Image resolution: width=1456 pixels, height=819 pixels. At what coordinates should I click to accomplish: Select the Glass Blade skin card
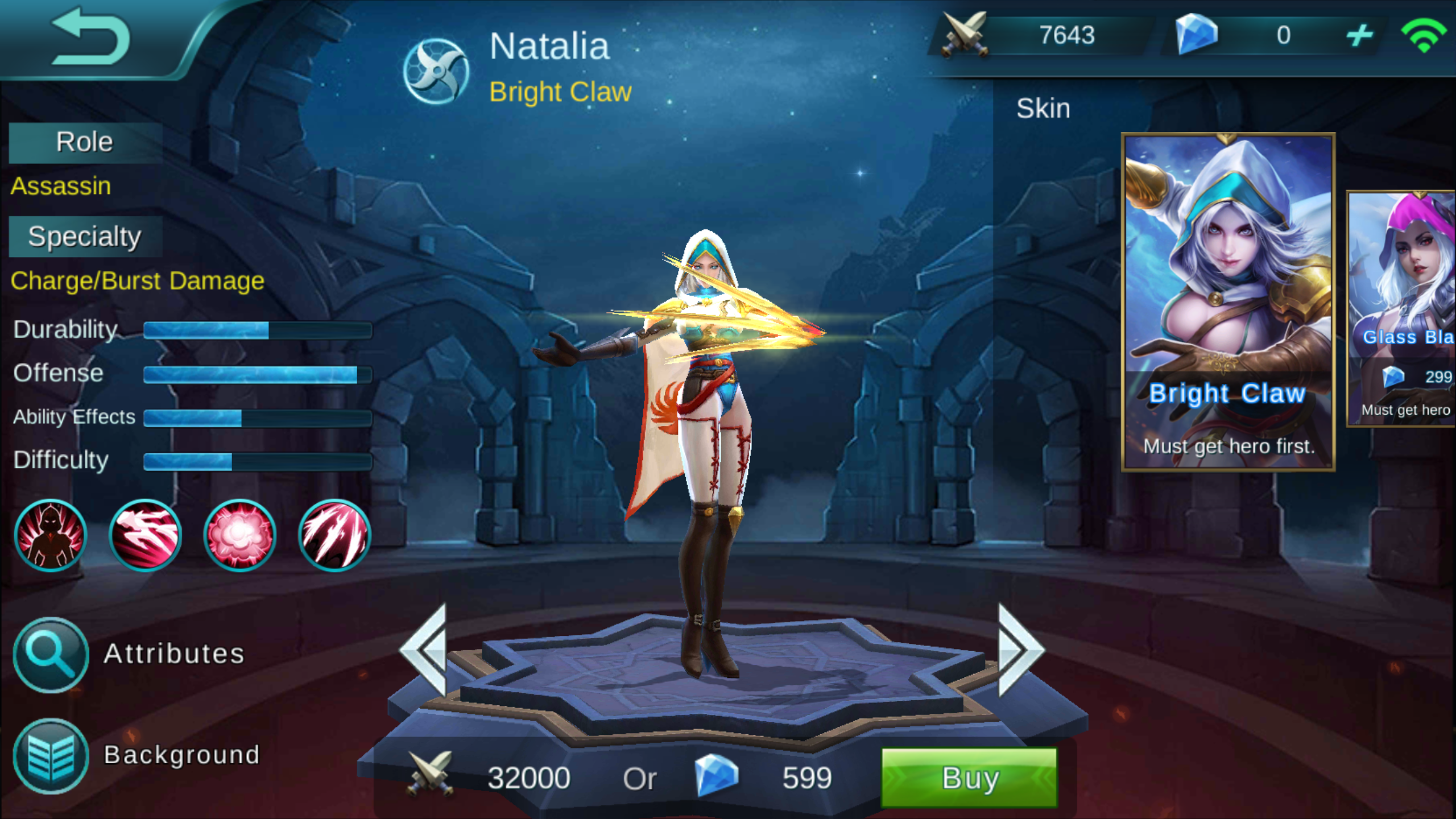pyautogui.click(x=1405, y=310)
